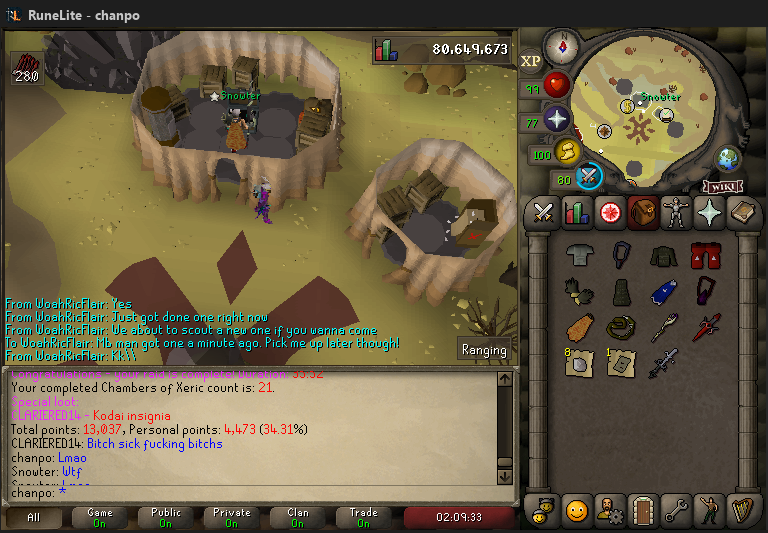The image size is (768, 533).
Task: Open the Prayer tab
Action: point(710,212)
